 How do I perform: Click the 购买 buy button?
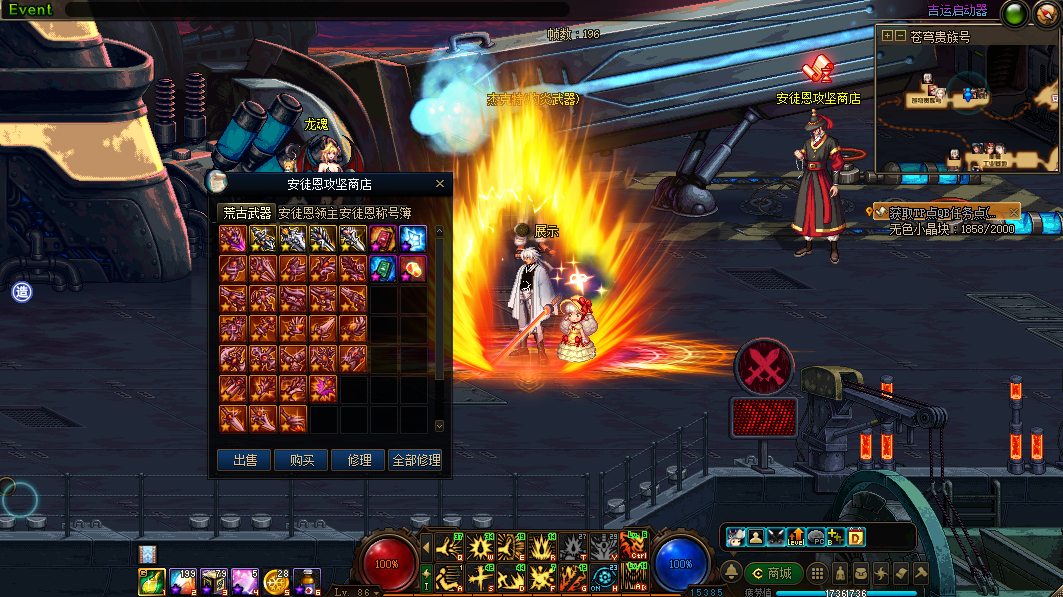coord(302,460)
